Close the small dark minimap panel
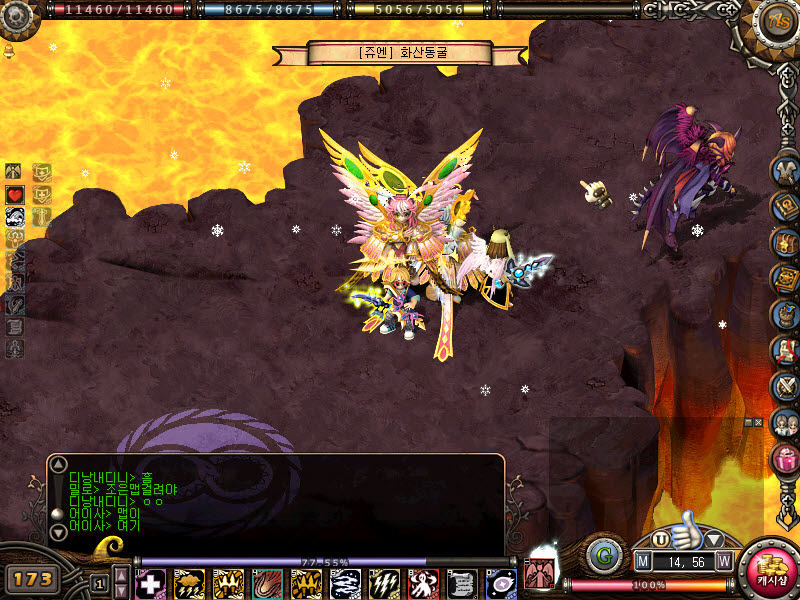 coord(758,423)
